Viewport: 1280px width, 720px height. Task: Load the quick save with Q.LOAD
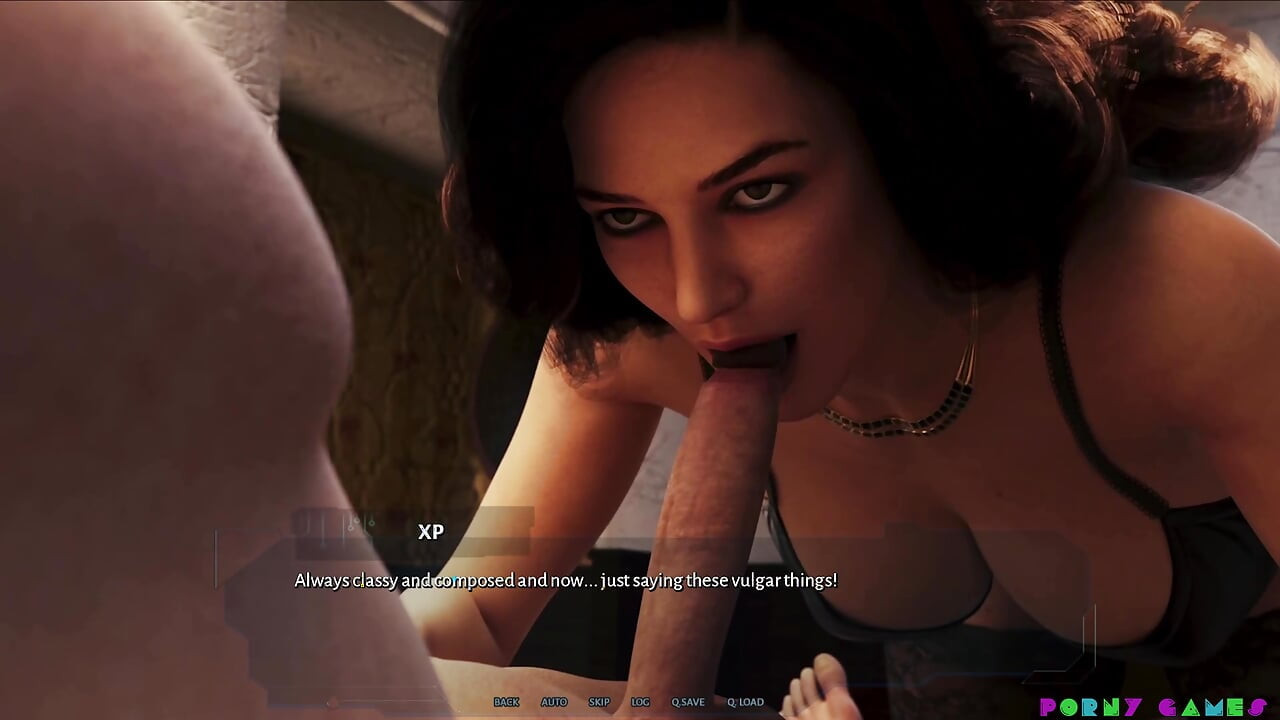[745, 702]
